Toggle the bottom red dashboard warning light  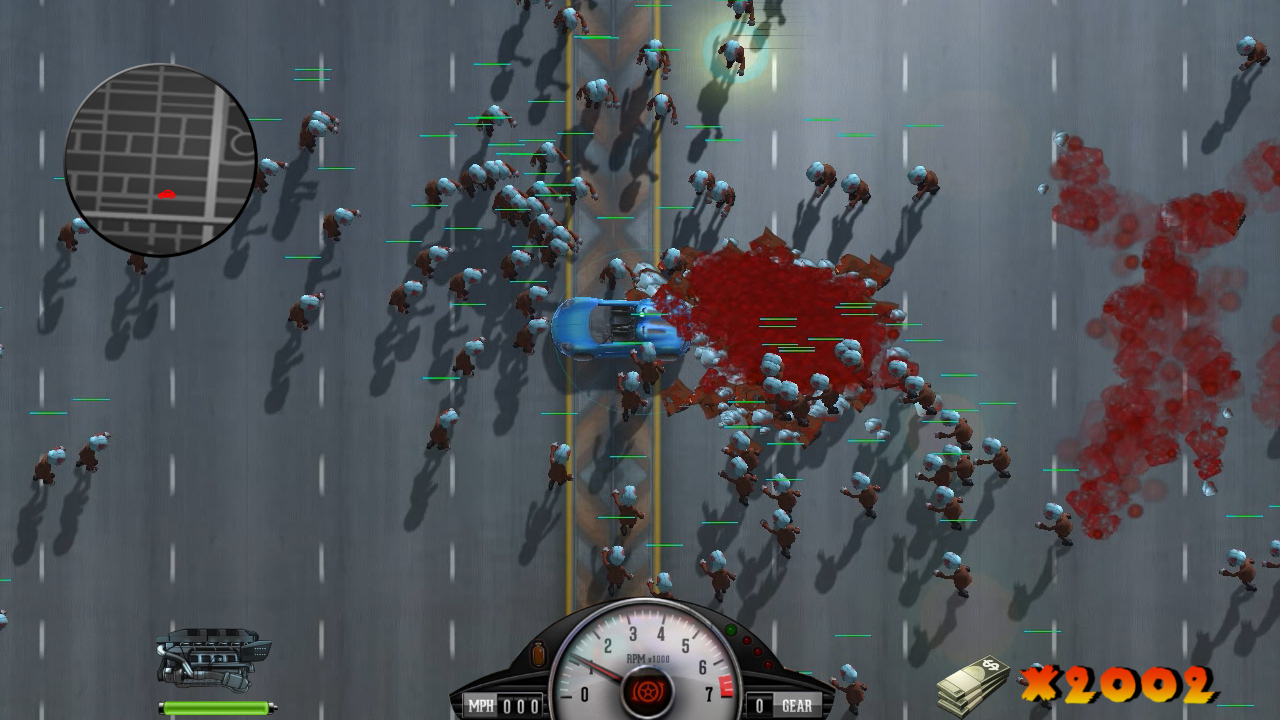click(x=768, y=664)
